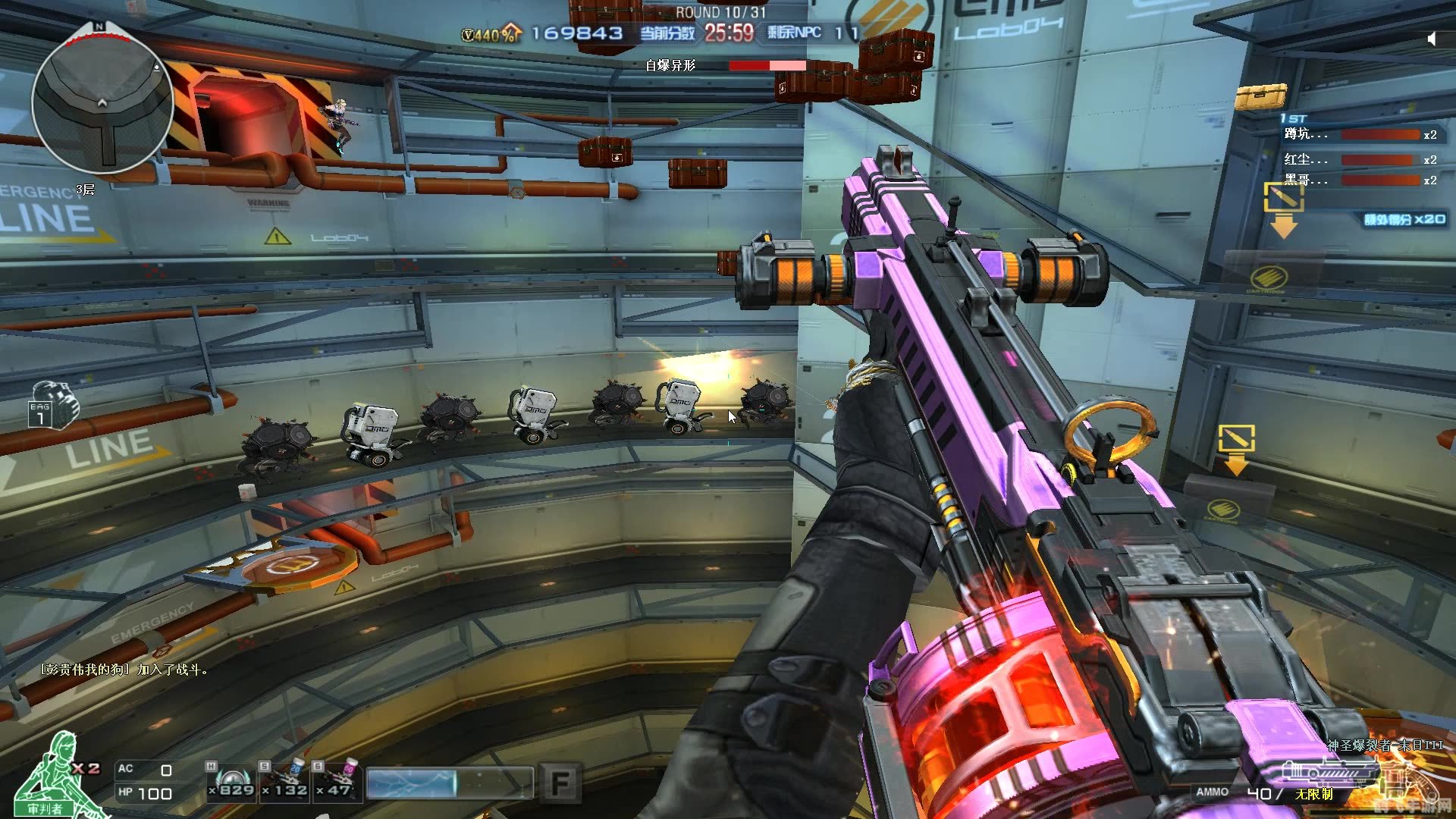Image resolution: width=1456 pixels, height=819 pixels.
Task: Select the medal item slot showing x829
Action: tap(231, 782)
